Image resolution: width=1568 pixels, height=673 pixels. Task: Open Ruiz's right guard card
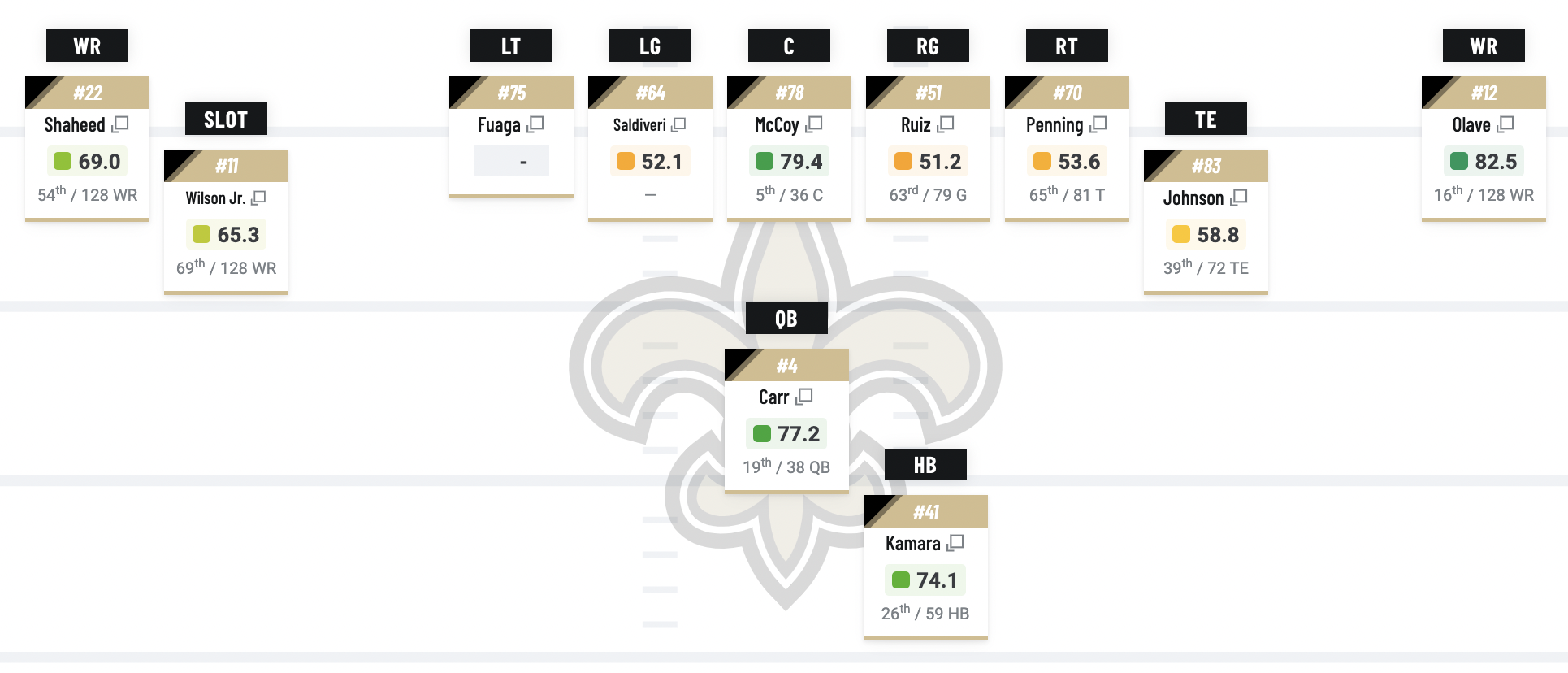pos(916,125)
